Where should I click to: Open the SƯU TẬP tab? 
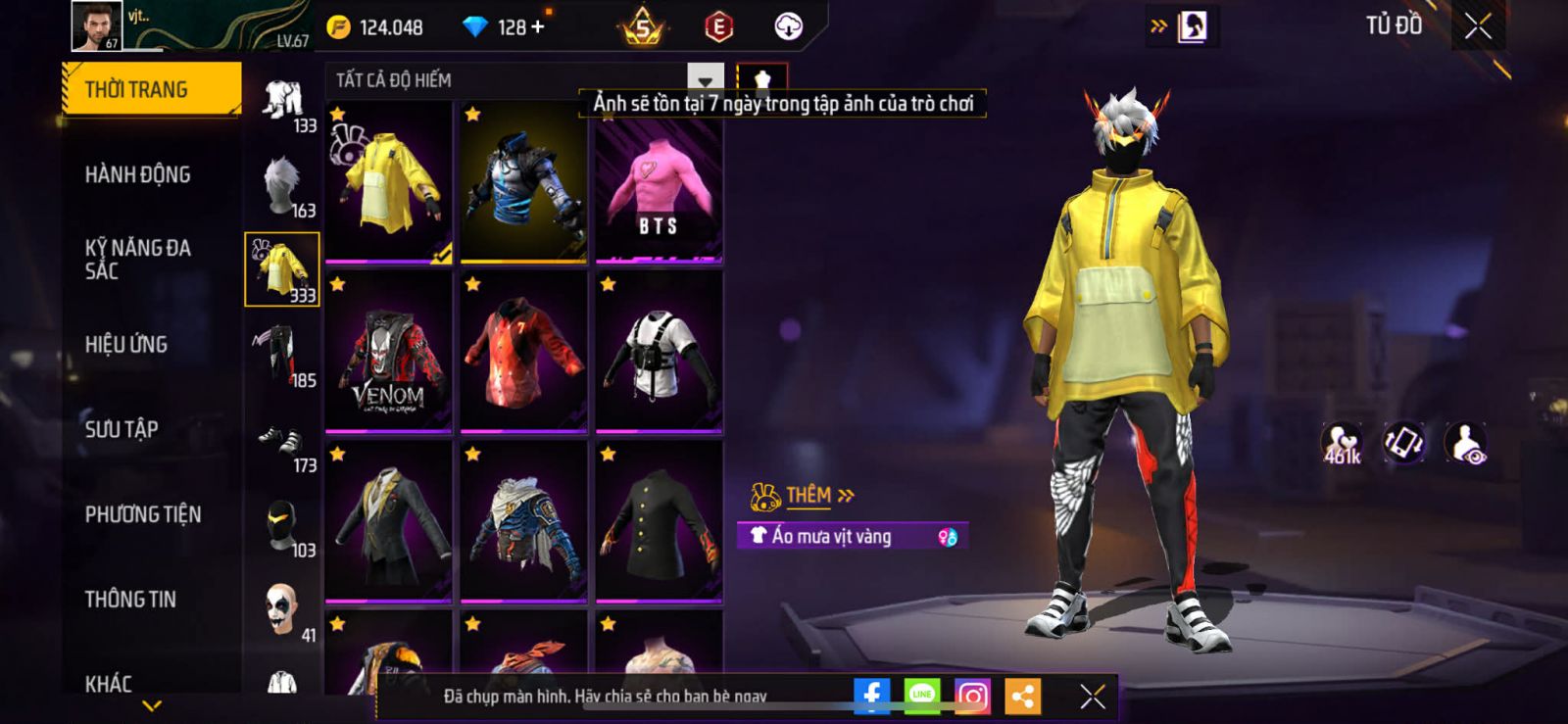tap(122, 429)
